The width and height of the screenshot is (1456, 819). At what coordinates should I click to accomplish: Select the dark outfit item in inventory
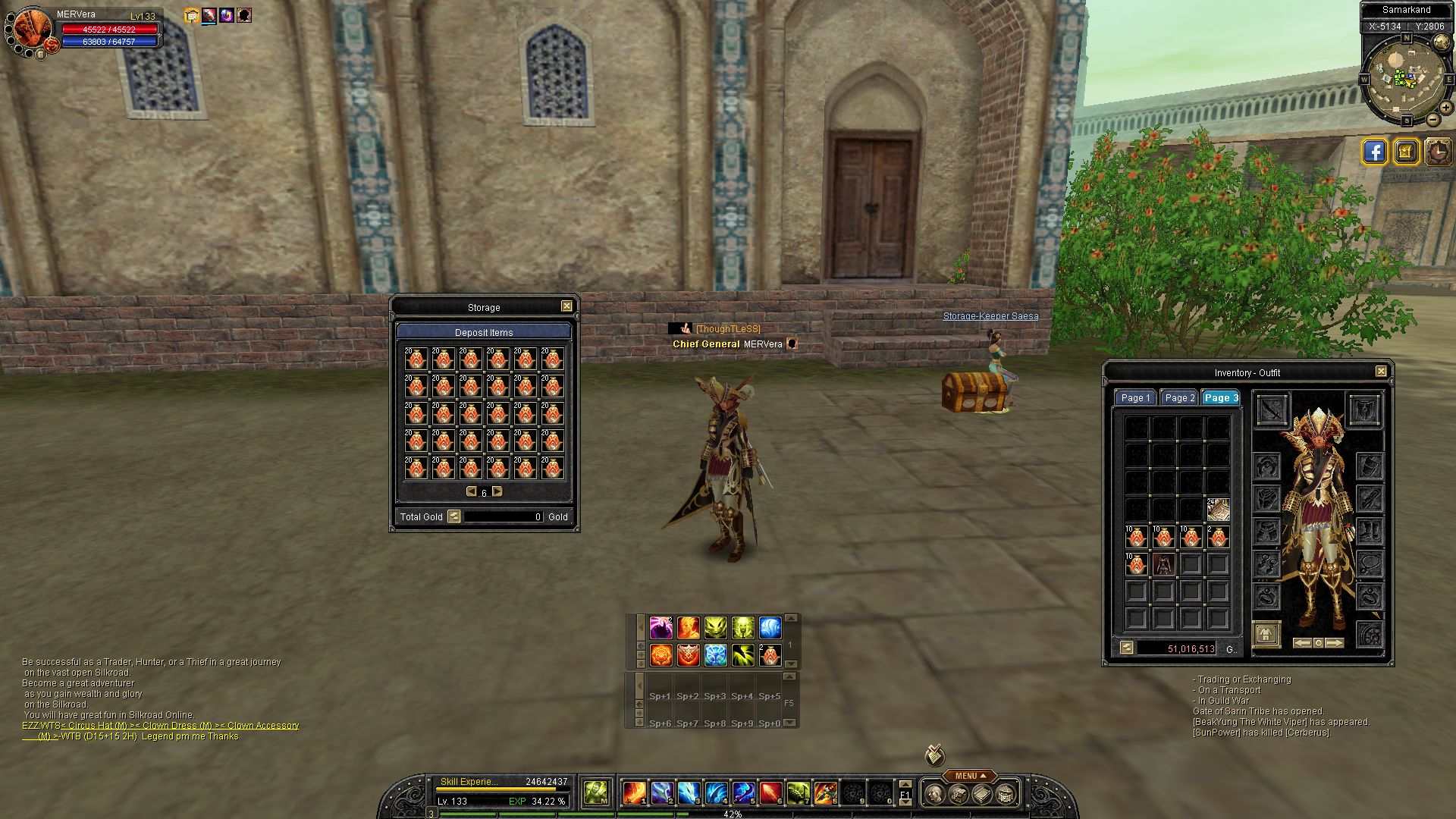click(1163, 563)
